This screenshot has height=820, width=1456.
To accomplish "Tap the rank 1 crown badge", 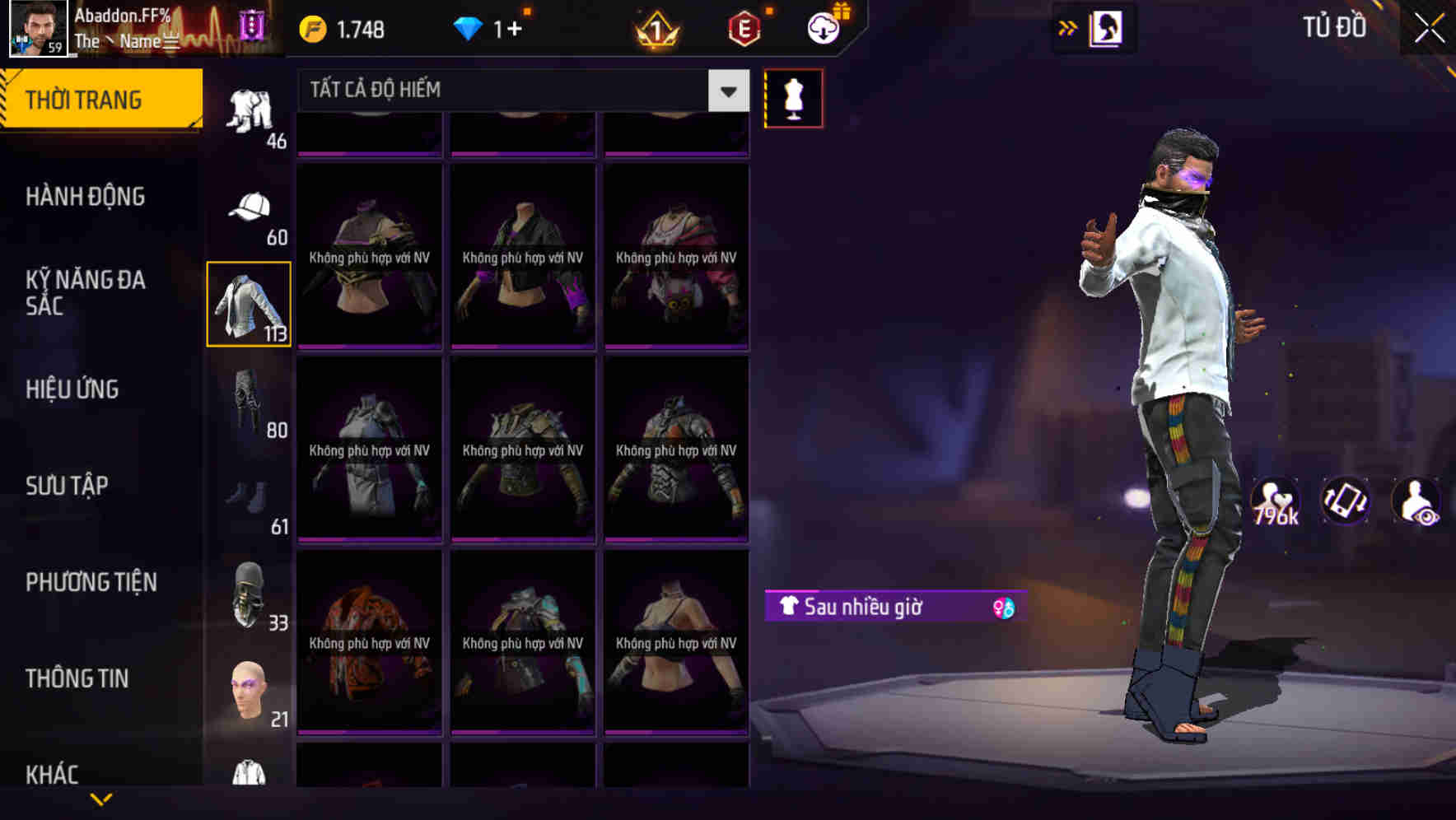I will (x=656, y=28).
